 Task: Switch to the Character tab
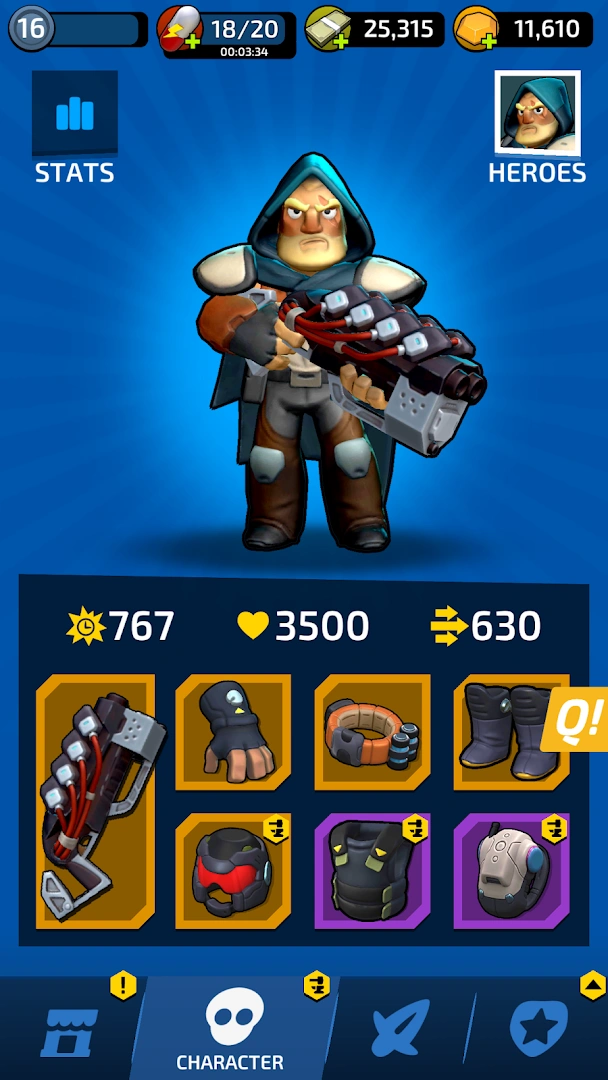[232, 1030]
